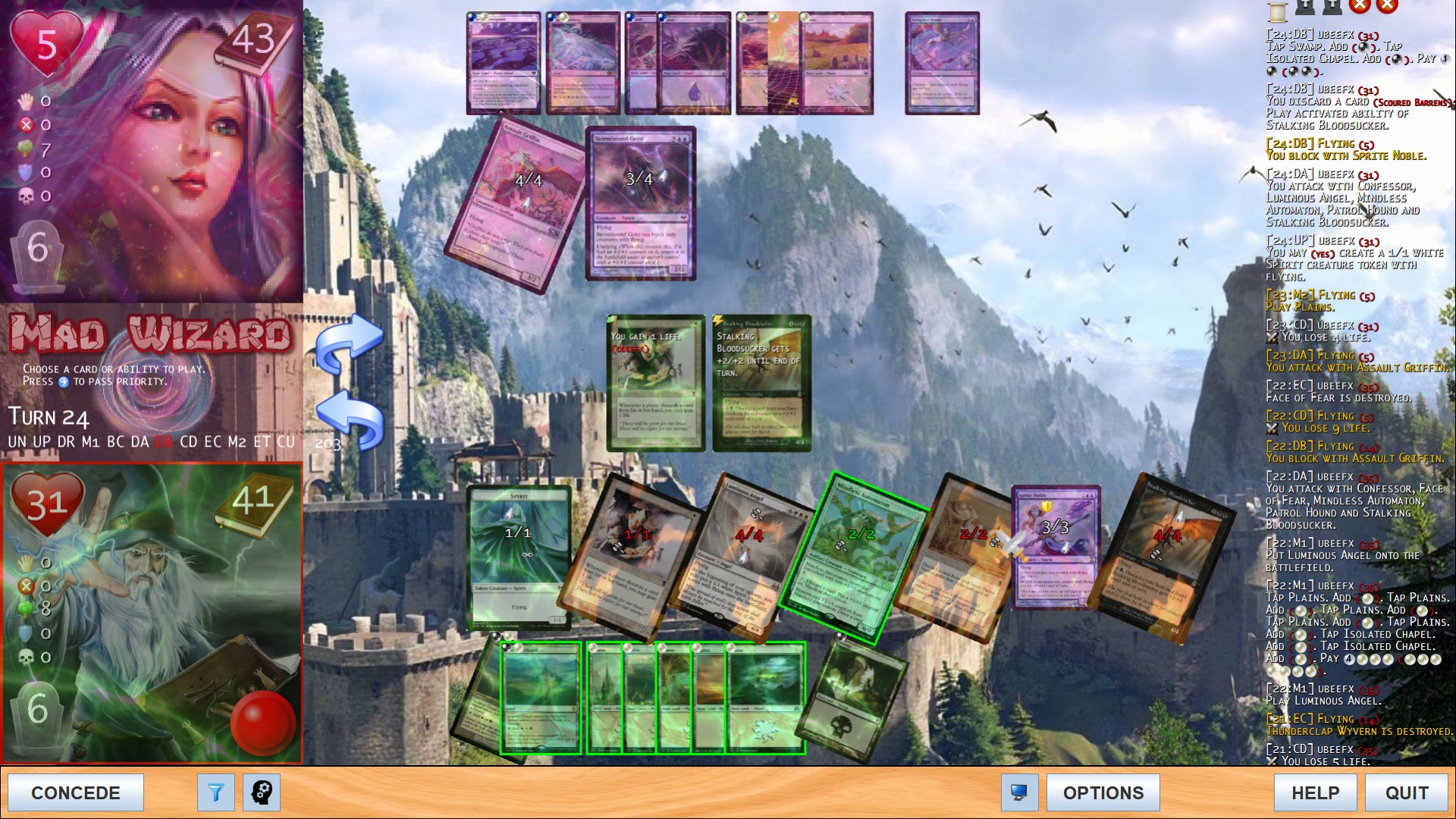Click the monitor icon button
The image size is (1456, 819).
pos(1019,792)
